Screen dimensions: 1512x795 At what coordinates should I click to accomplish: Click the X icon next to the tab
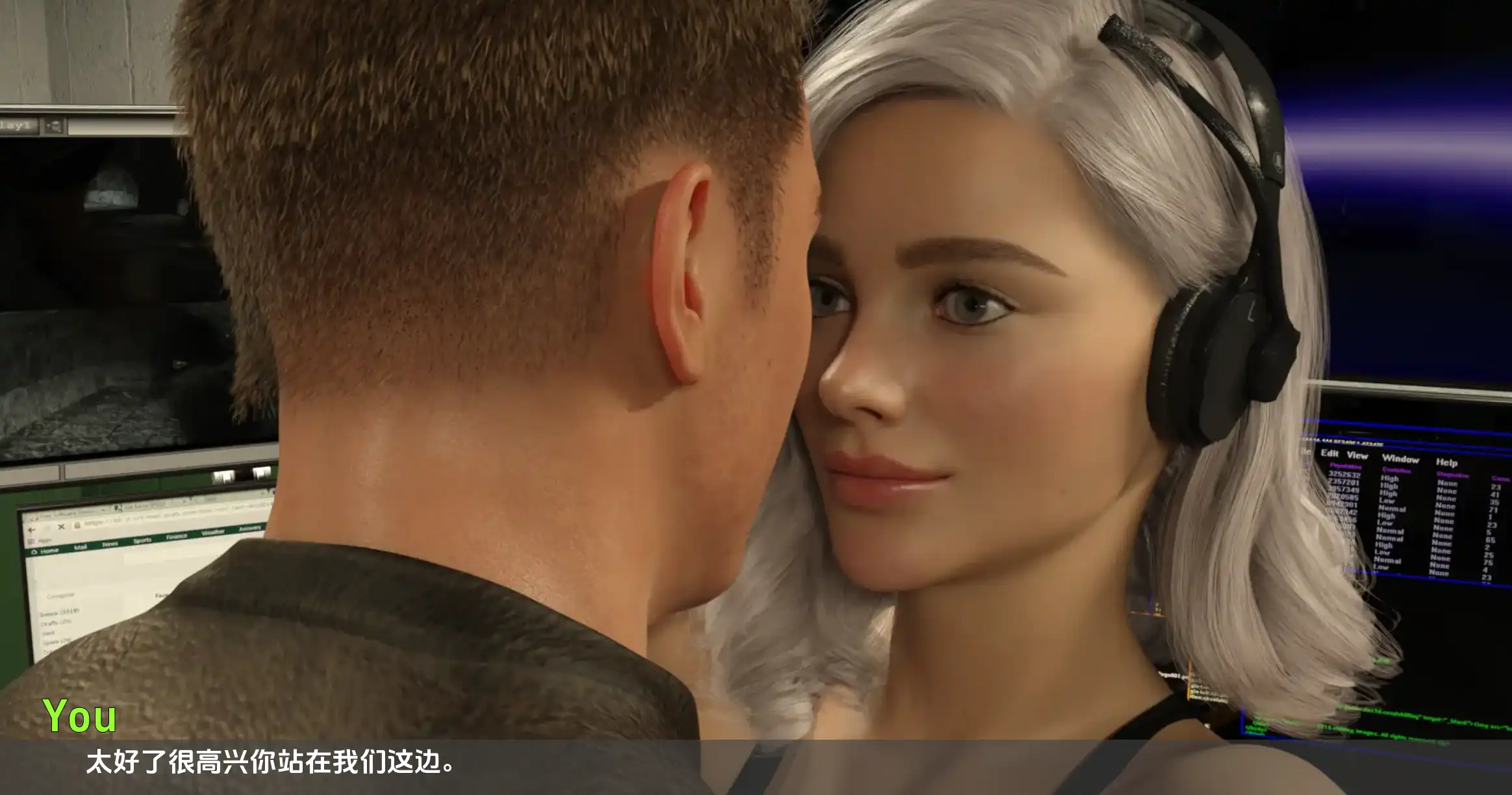point(62,527)
